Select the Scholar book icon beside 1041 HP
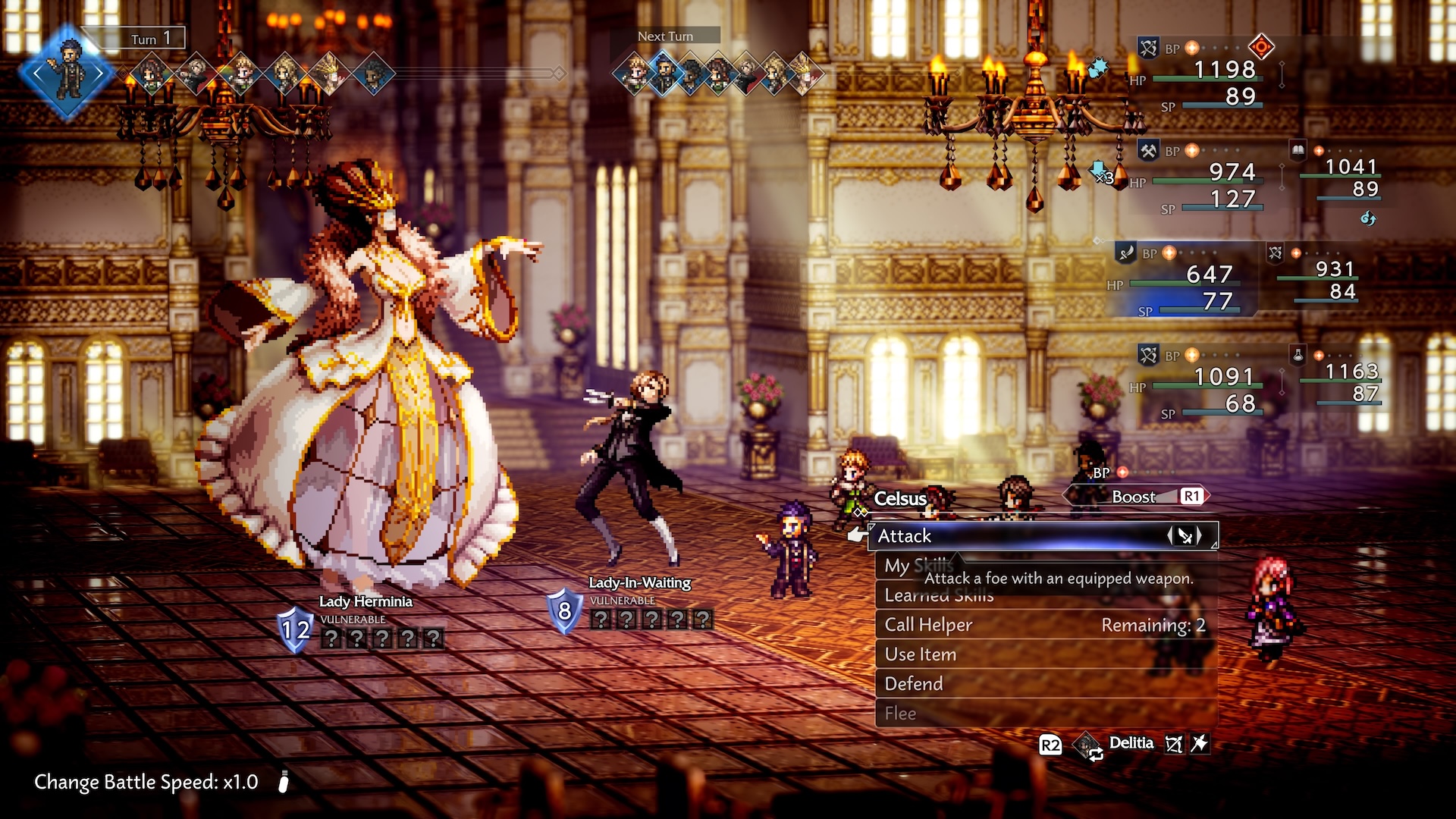This screenshot has height=819, width=1456. [1298, 150]
